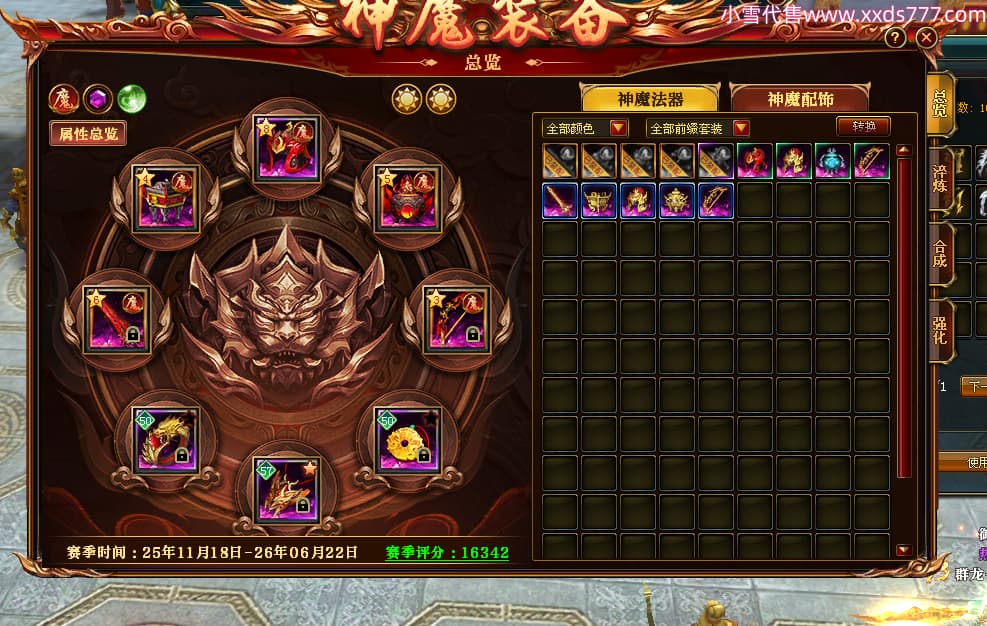Viewport: 987px width, 626px height.
Task: Switch to the 神魔法器 tab
Action: (650, 99)
